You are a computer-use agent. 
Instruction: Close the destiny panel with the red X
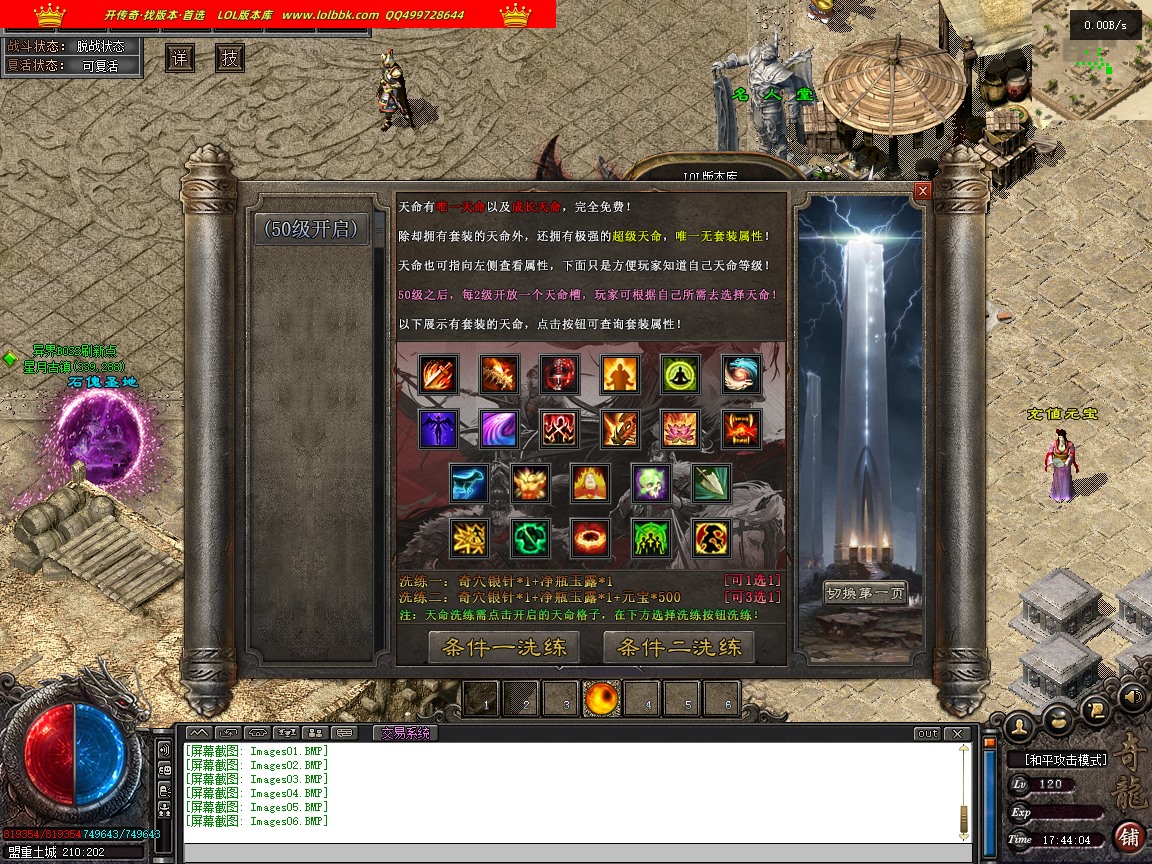click(x=923, y=190)
